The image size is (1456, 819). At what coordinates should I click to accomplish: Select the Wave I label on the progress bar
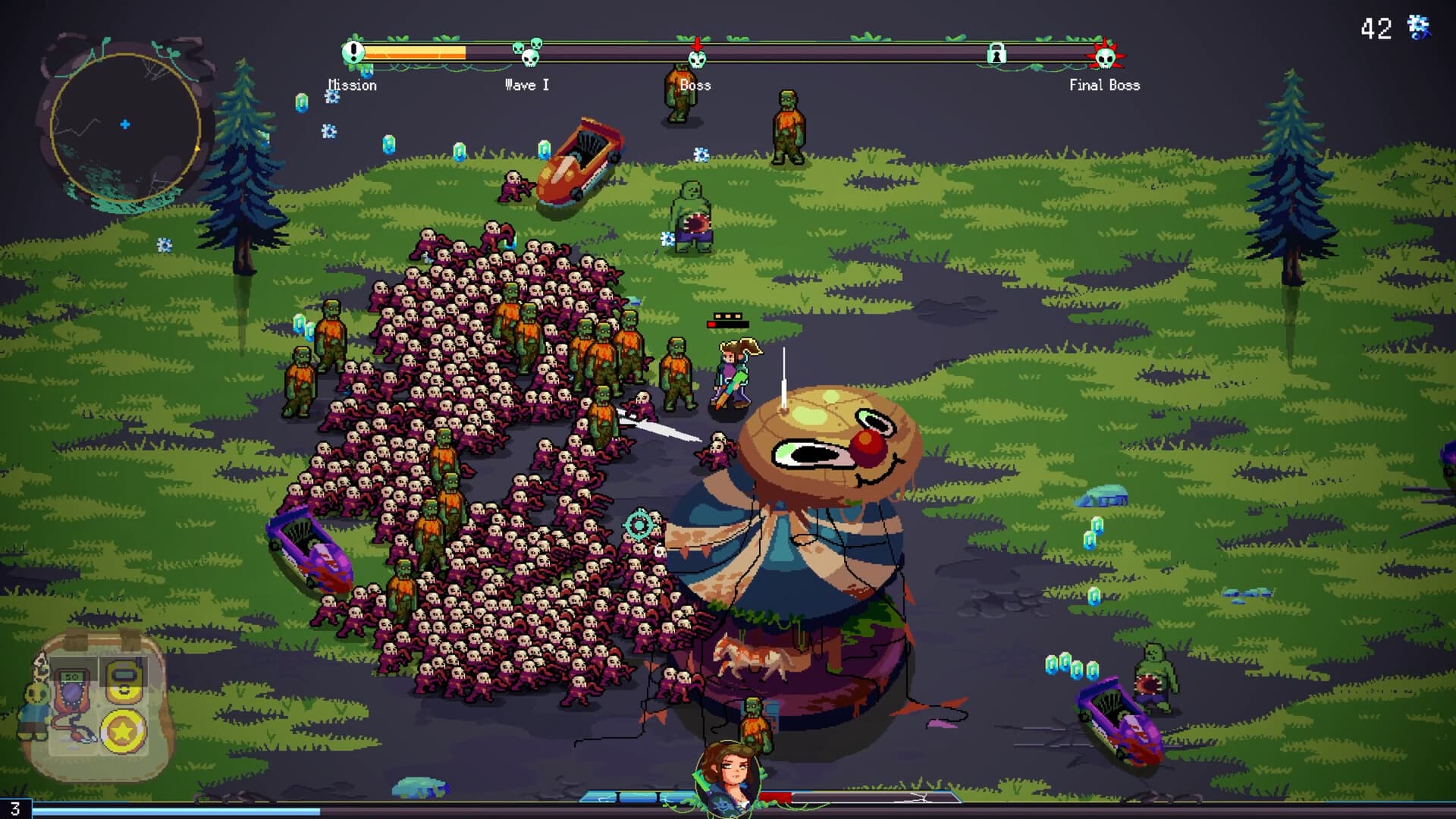point(526,85)
